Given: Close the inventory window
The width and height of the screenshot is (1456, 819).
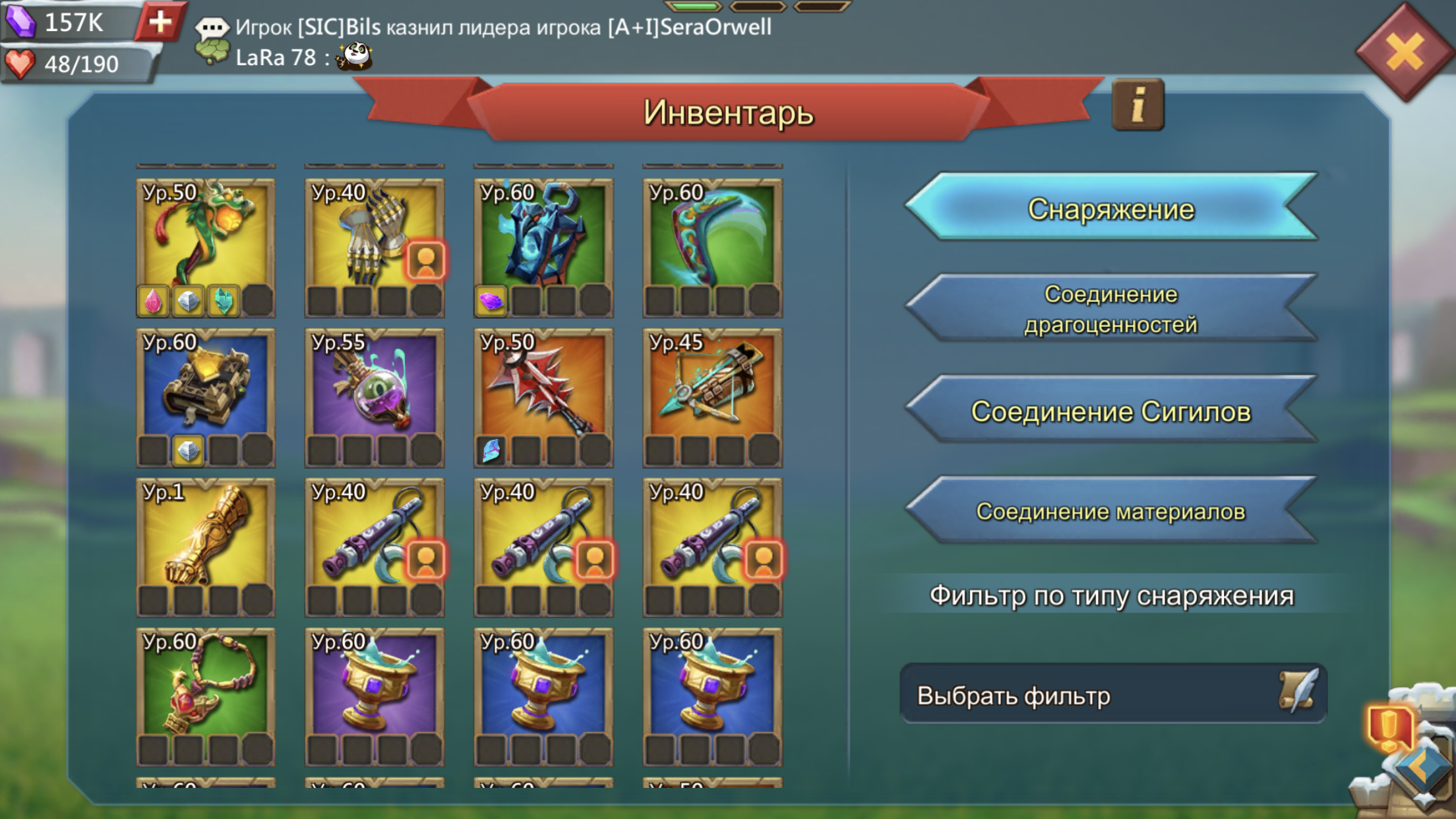Looking at the screenshot, I should point(1405,51).
